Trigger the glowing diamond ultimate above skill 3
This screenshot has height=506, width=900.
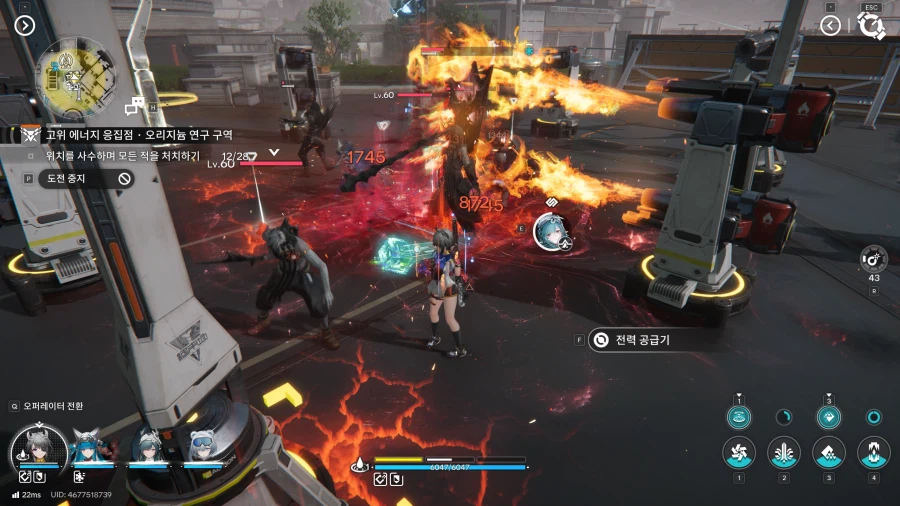pos(829,417)
